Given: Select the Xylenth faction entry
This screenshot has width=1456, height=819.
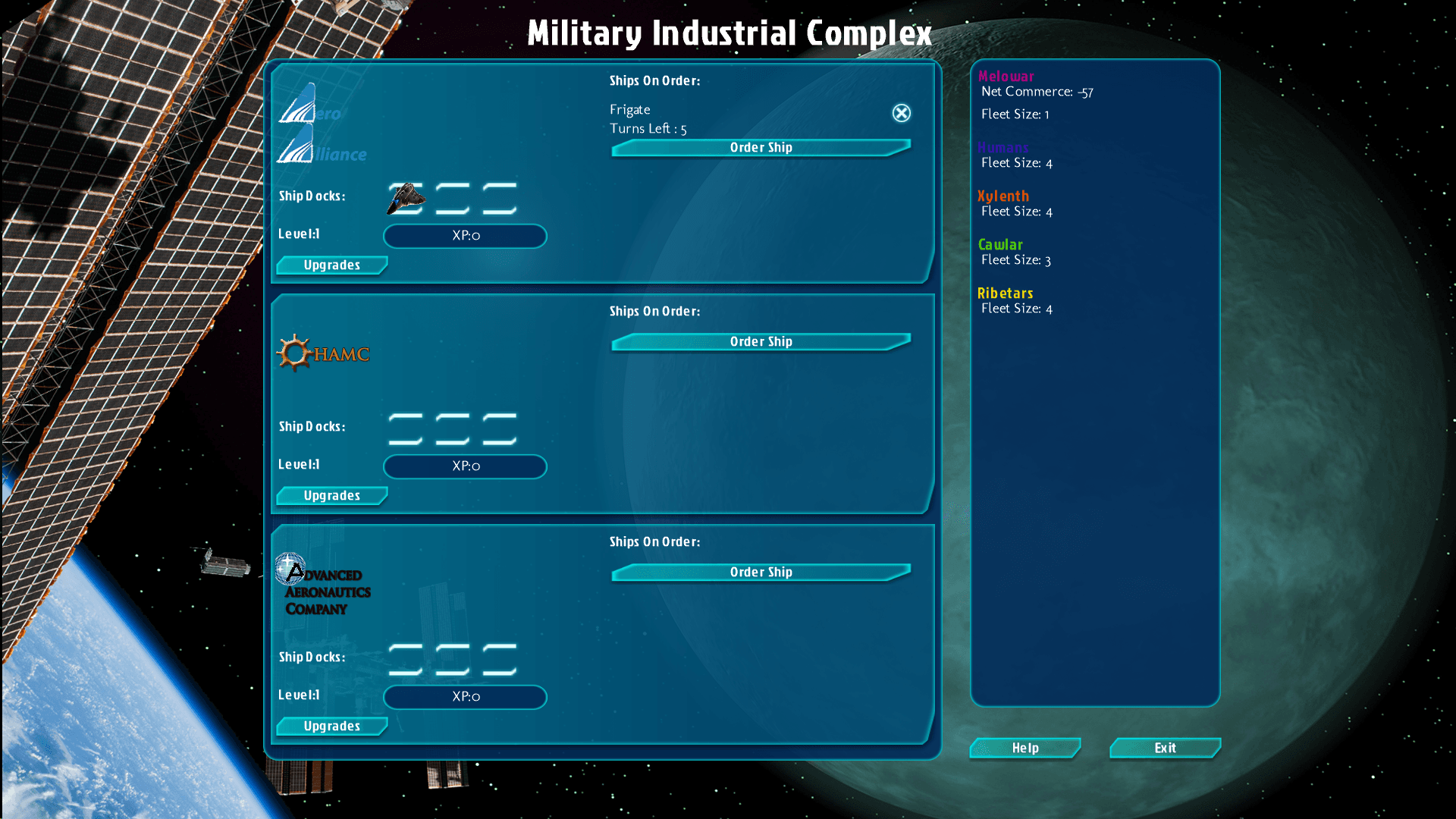Looking at the screenshot, I should pyautogui.click(x=1003, y=196).
